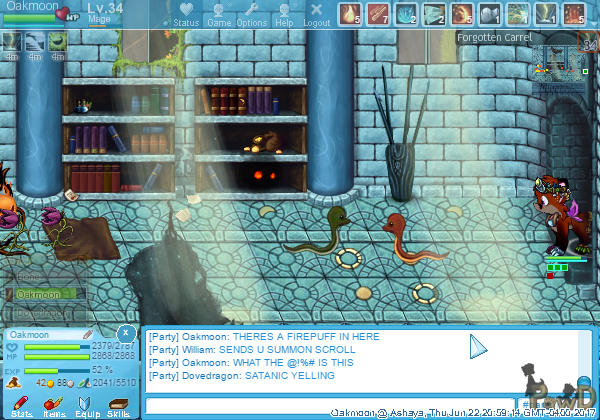Open the Stats panel
Screen dimensions: 600x420
click(x=22, y=406)
